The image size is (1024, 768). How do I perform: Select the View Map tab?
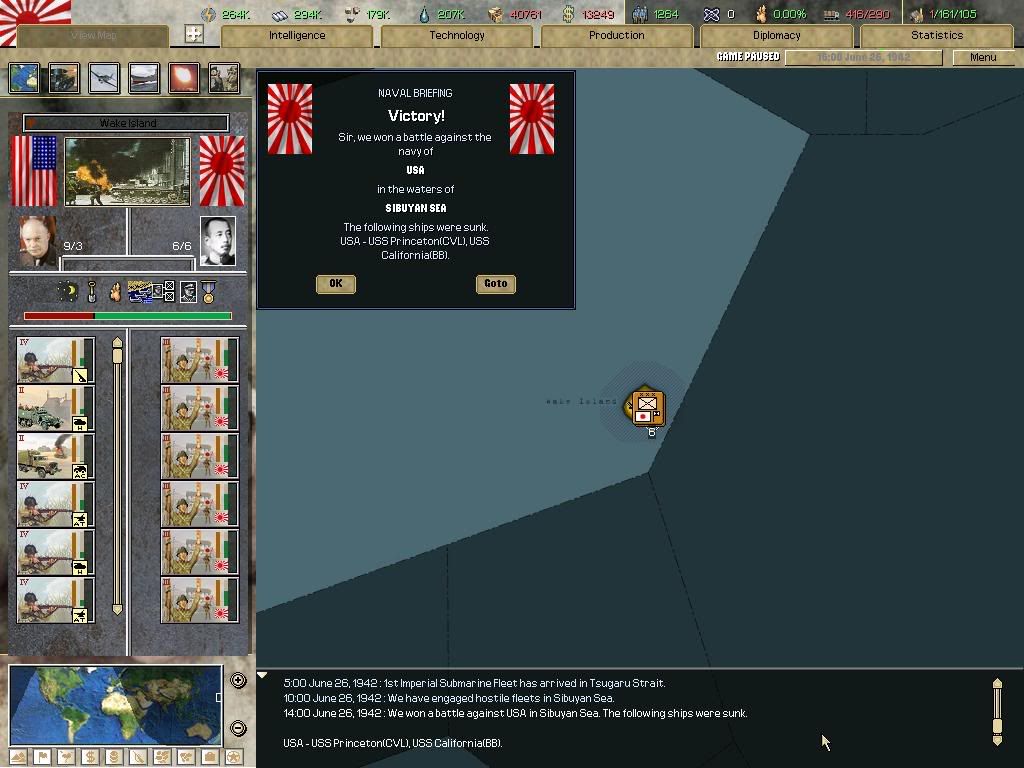pos(93,35)
